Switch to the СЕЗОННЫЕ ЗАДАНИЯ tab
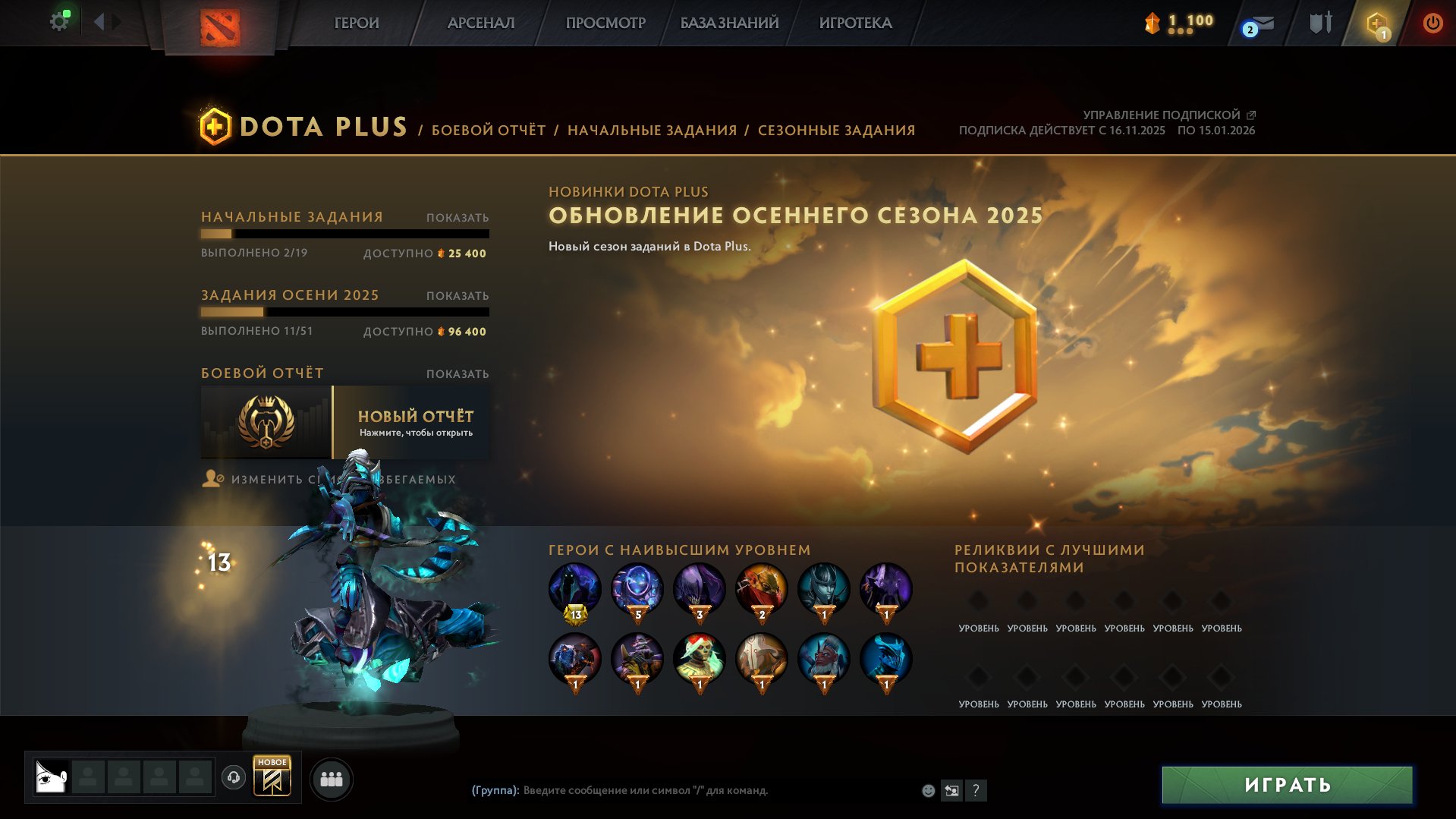 coord(835,130)
